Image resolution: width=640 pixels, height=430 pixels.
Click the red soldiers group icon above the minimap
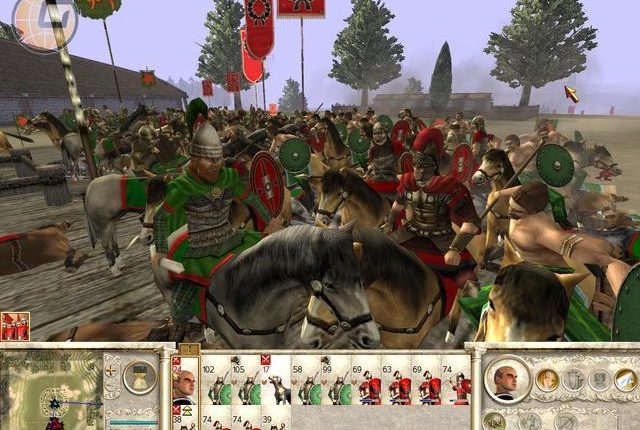[15, 326]
